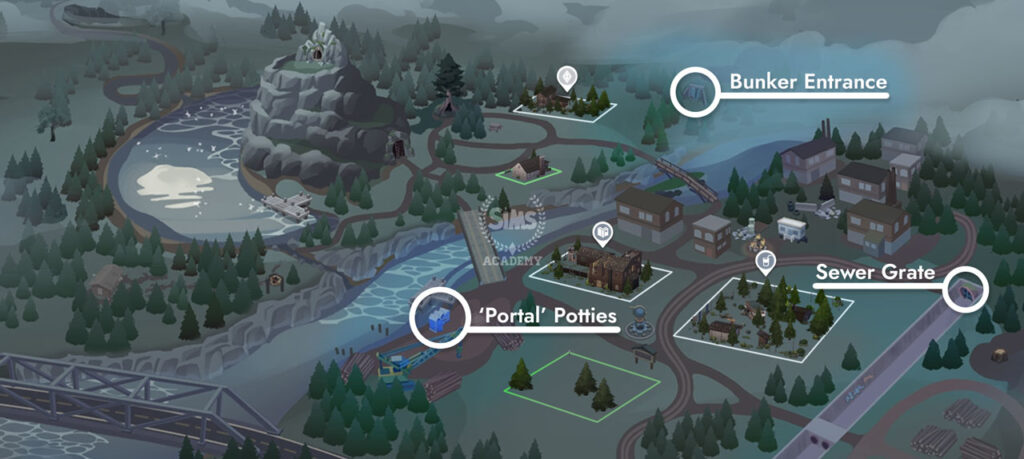Select the small green-outlined house lot
This screenshot has width=1024, height=459.
530,168
